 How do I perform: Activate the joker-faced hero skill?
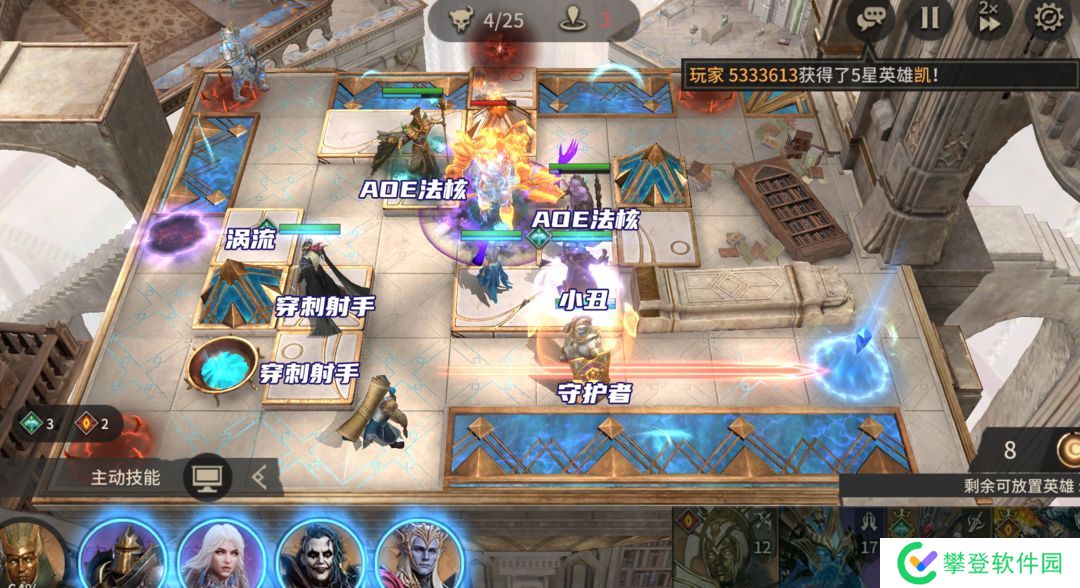[320, 555]
